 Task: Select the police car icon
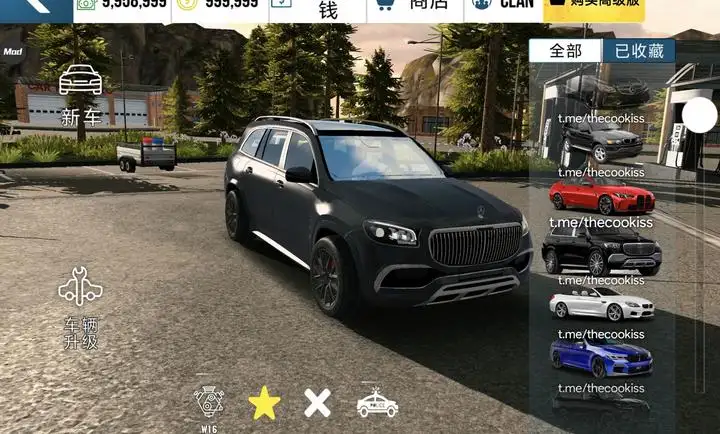377,403
